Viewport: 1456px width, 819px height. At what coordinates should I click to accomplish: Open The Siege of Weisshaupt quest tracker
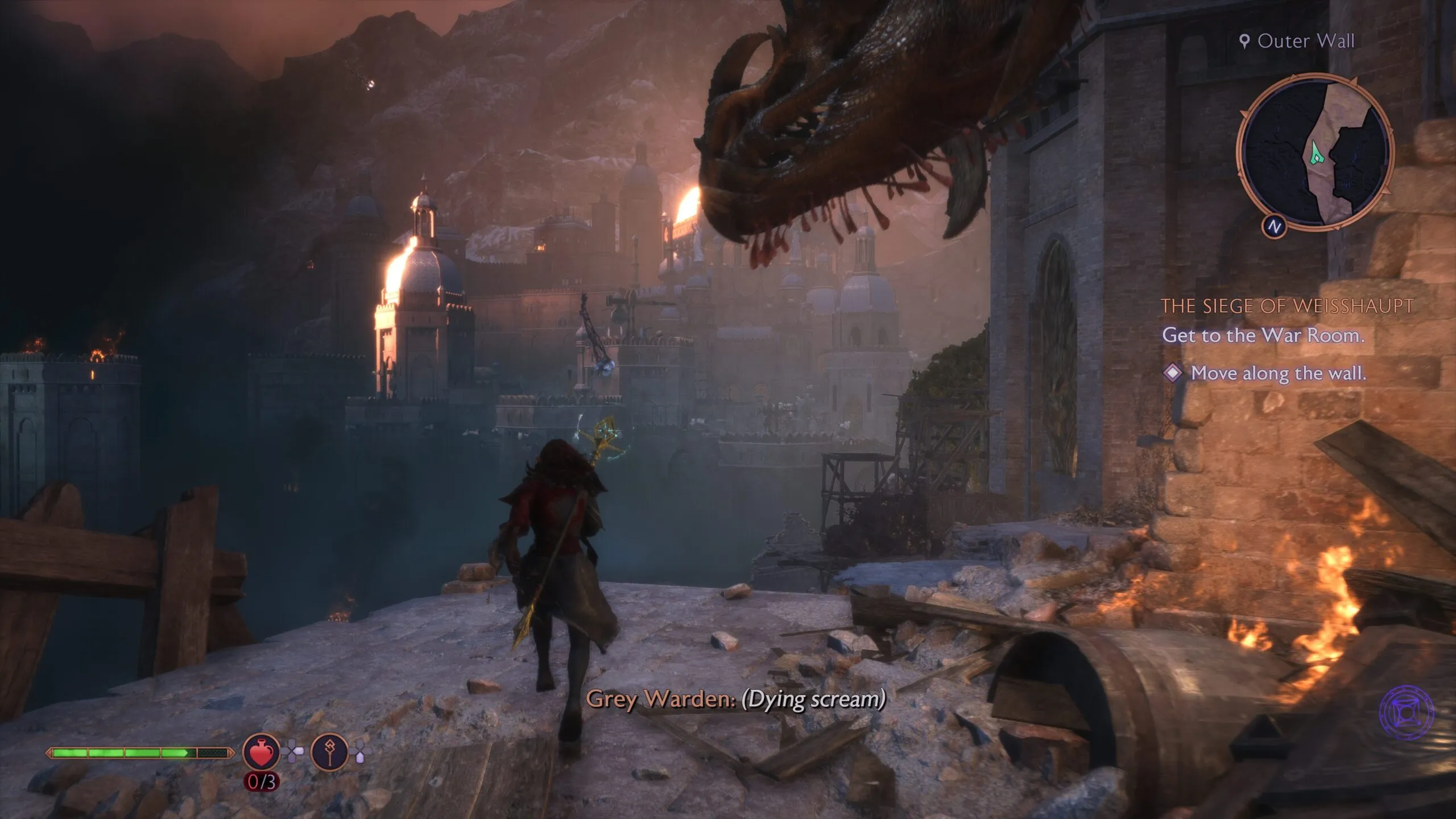(x=1287, y=307)
